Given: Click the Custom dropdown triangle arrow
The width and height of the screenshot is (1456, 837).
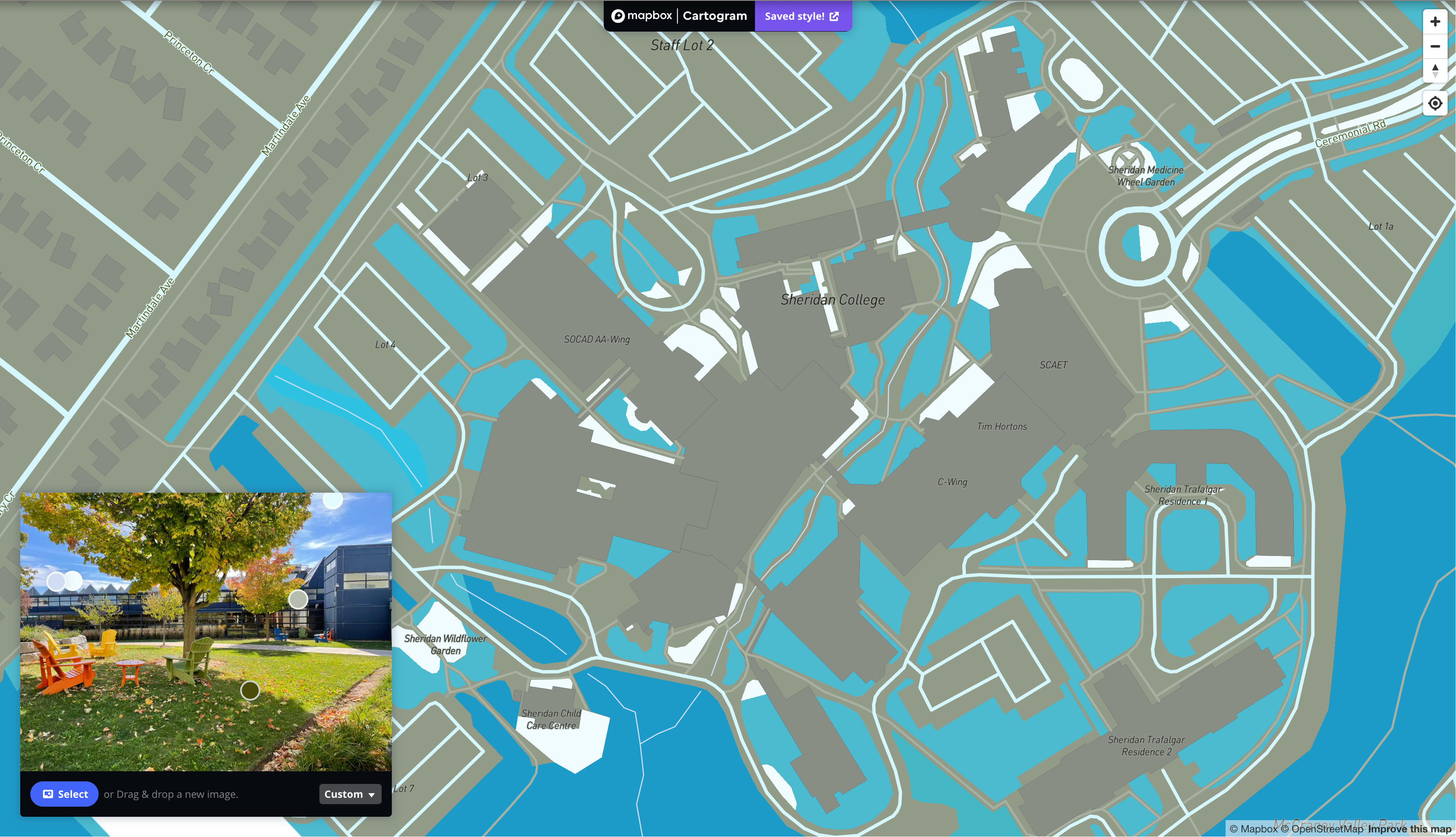Looking at the screenshot, I should pos(371,794).
